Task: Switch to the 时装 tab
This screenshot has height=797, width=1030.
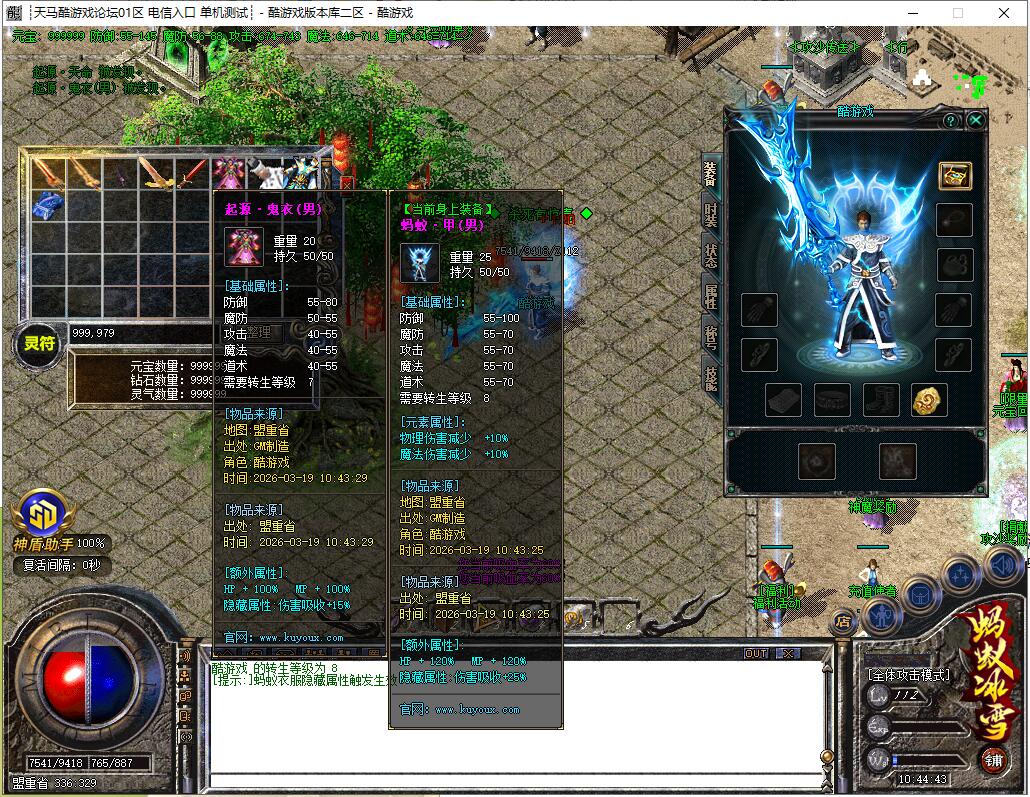Action: (710, 213)
